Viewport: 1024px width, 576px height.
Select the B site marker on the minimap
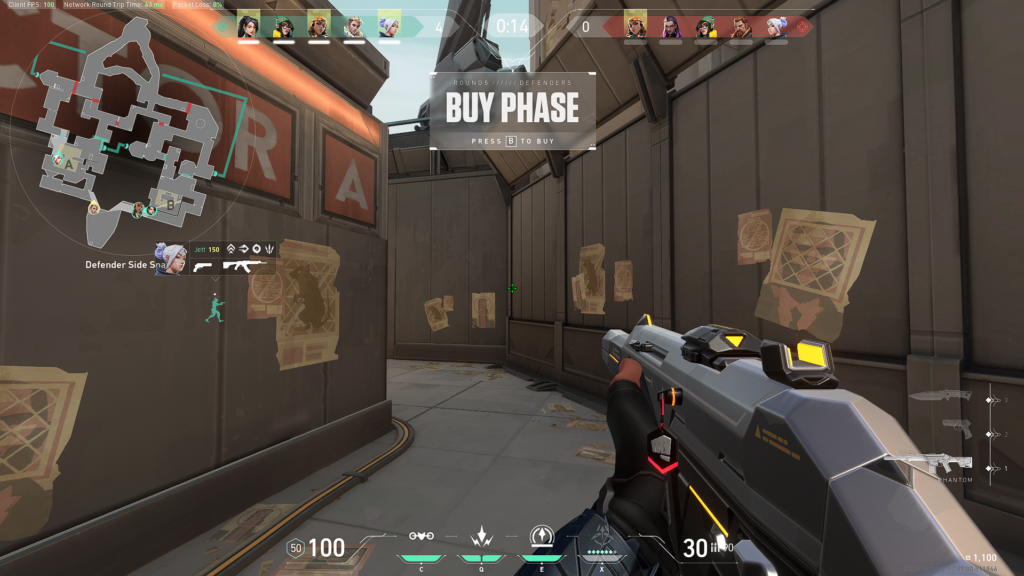tap(170, 205)
